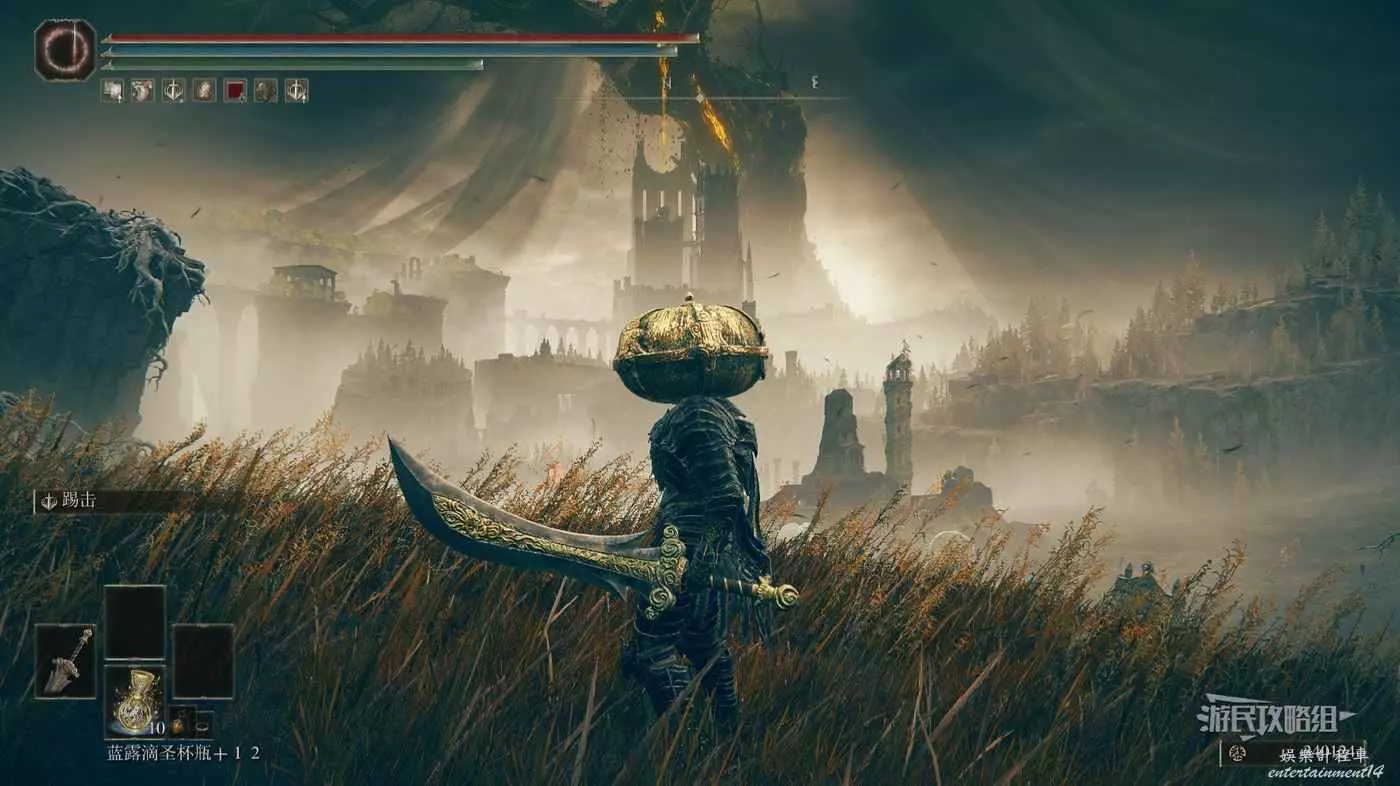Click the equipped greatsword weapon slot
This screenshot has height=786, width=1400.
click(65, 660)
